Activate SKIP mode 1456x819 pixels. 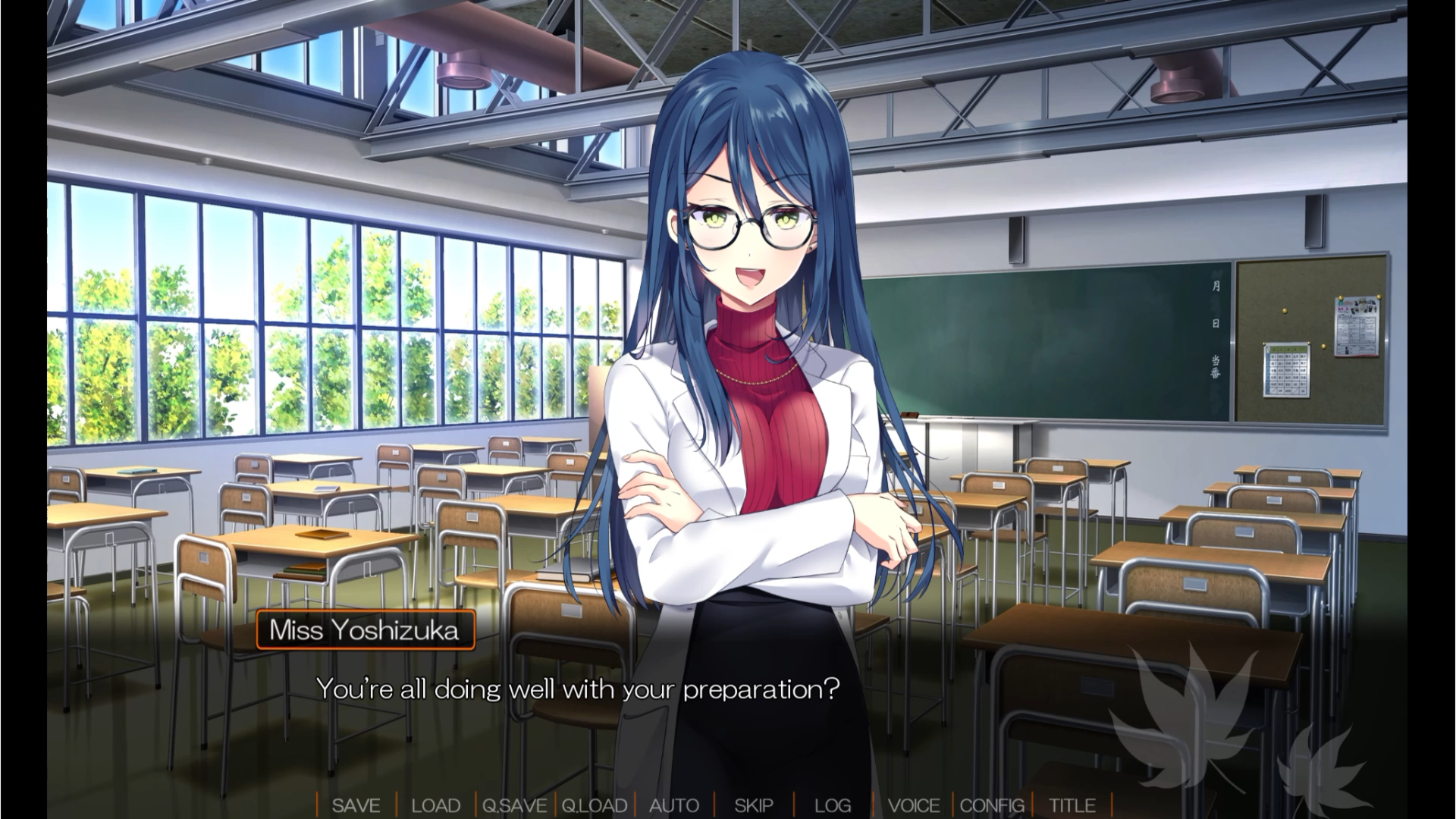753,805
